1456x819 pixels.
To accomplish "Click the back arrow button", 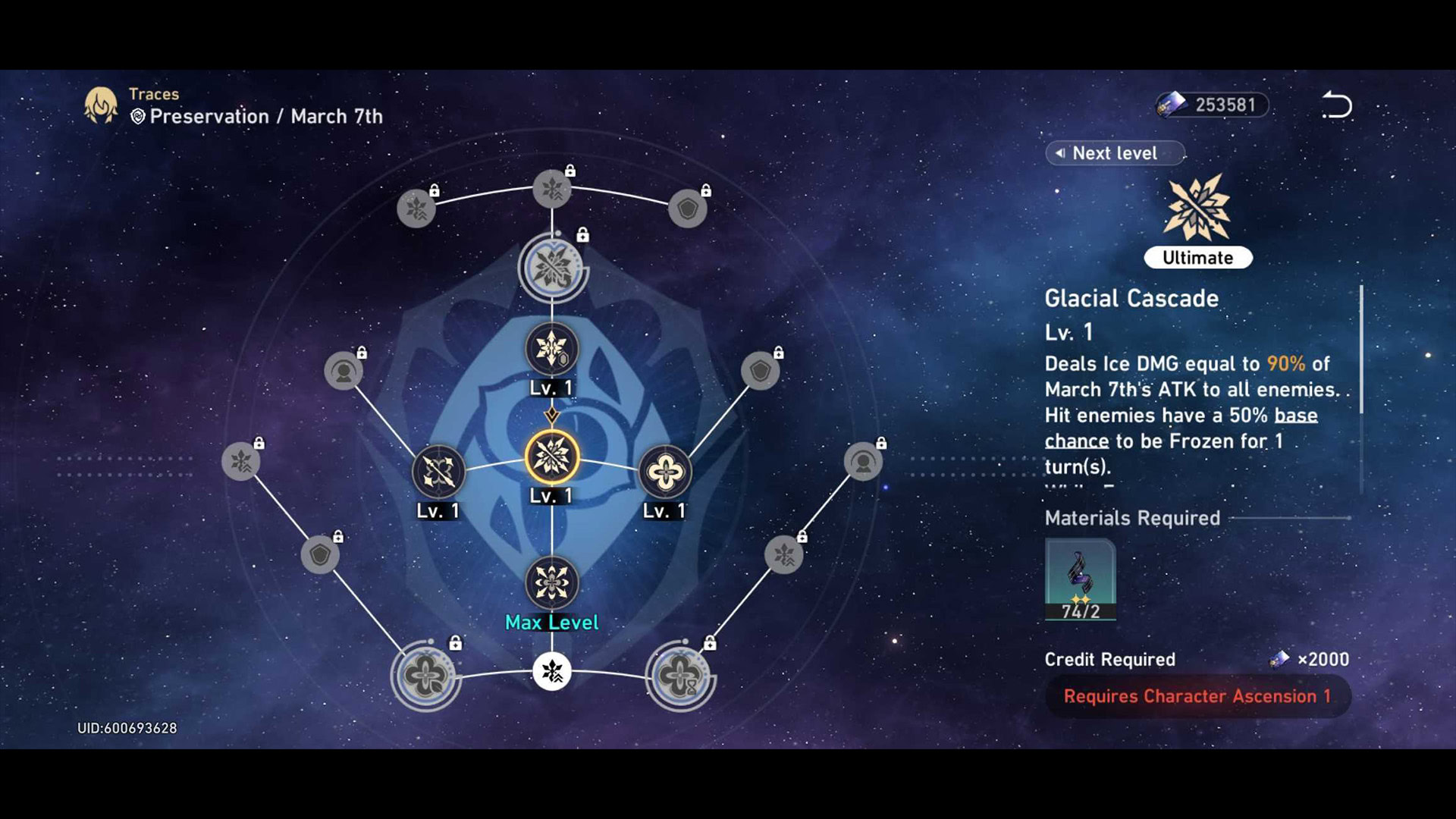I will pos(1338,105).
